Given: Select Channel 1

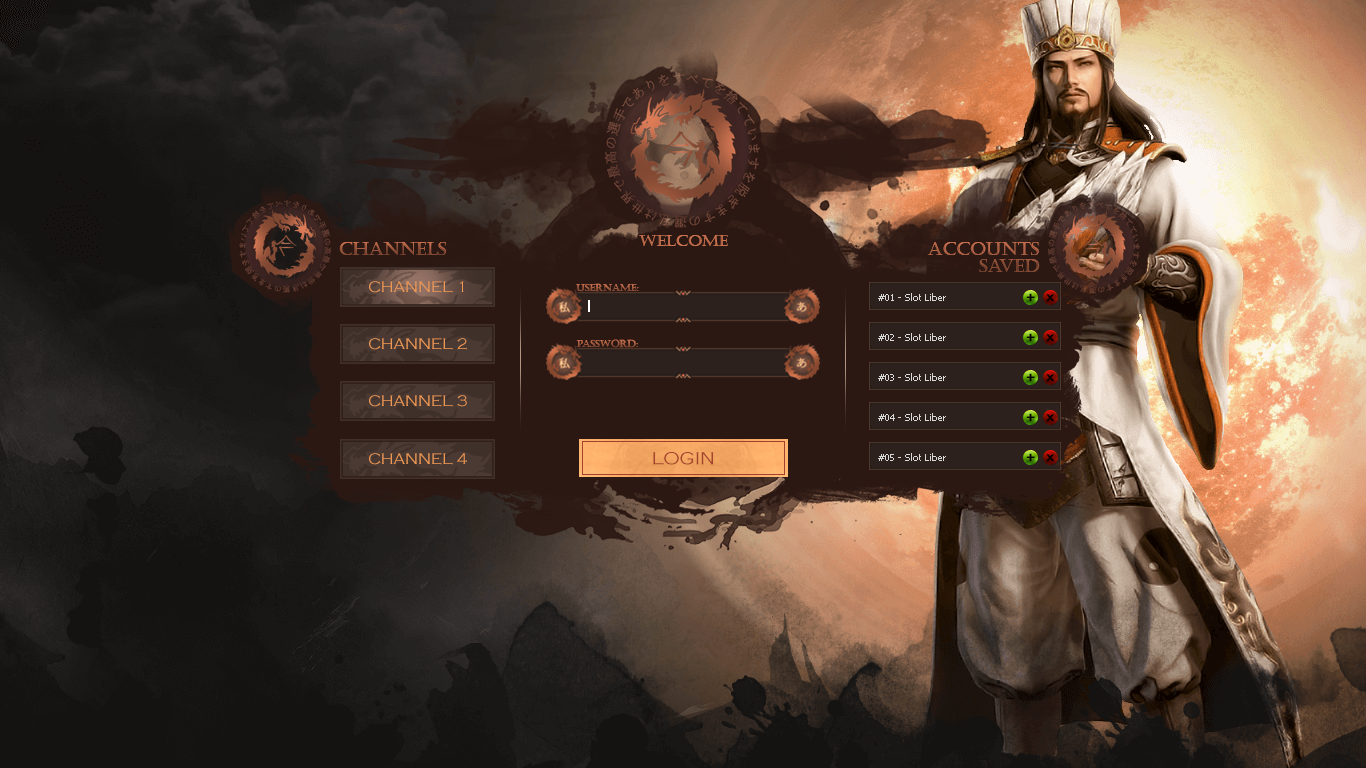Looking at the screenshot, I should pyautogui.click(x=417, y=286).
